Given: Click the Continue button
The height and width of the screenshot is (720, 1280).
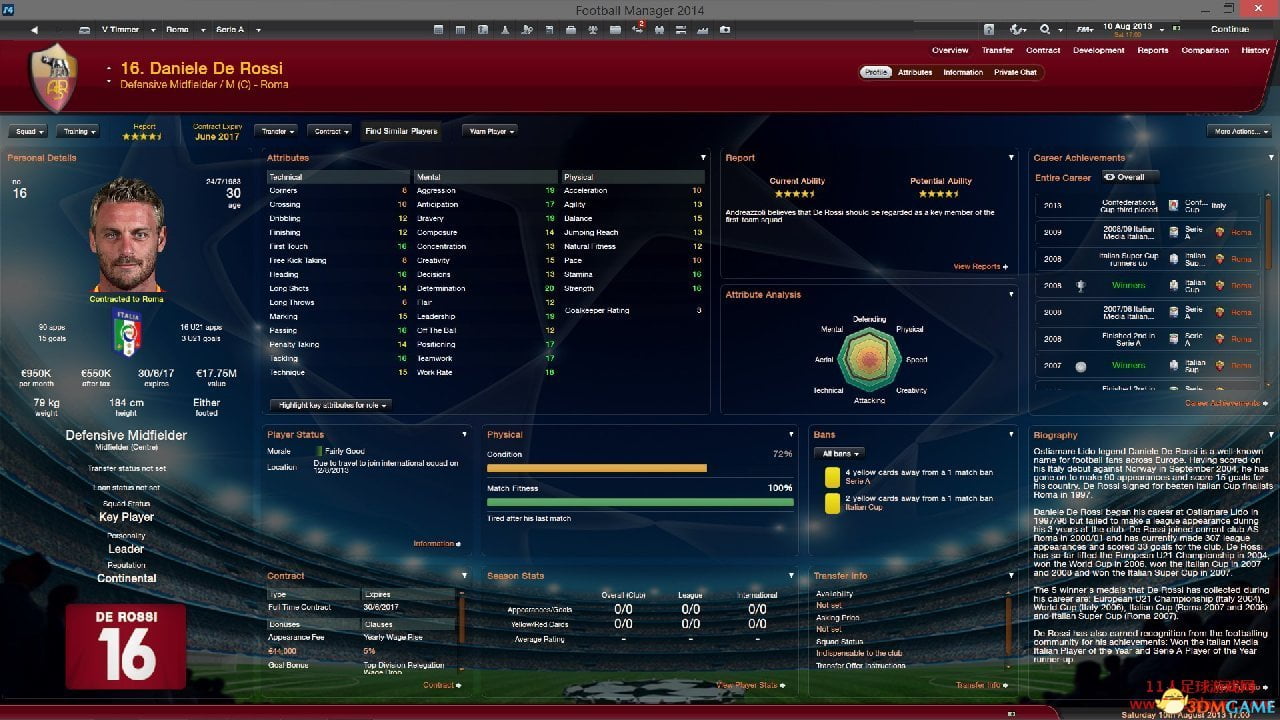Looking at the screenshot, I should [1229, 29].
